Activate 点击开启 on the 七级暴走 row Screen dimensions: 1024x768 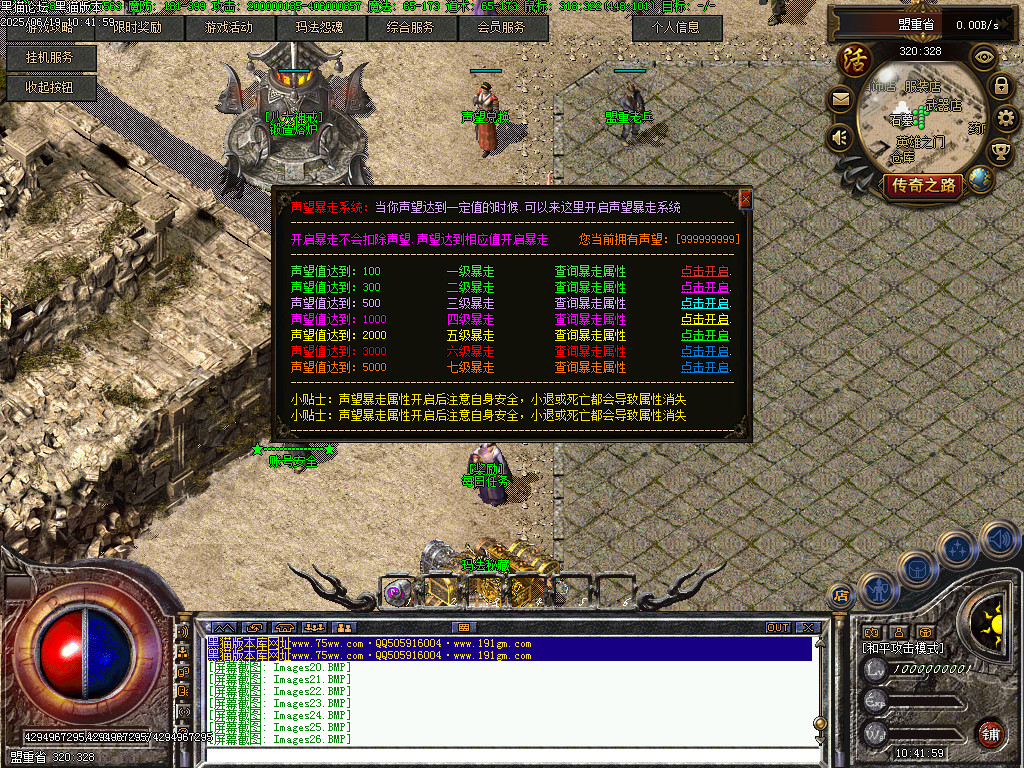coord(705,367)
